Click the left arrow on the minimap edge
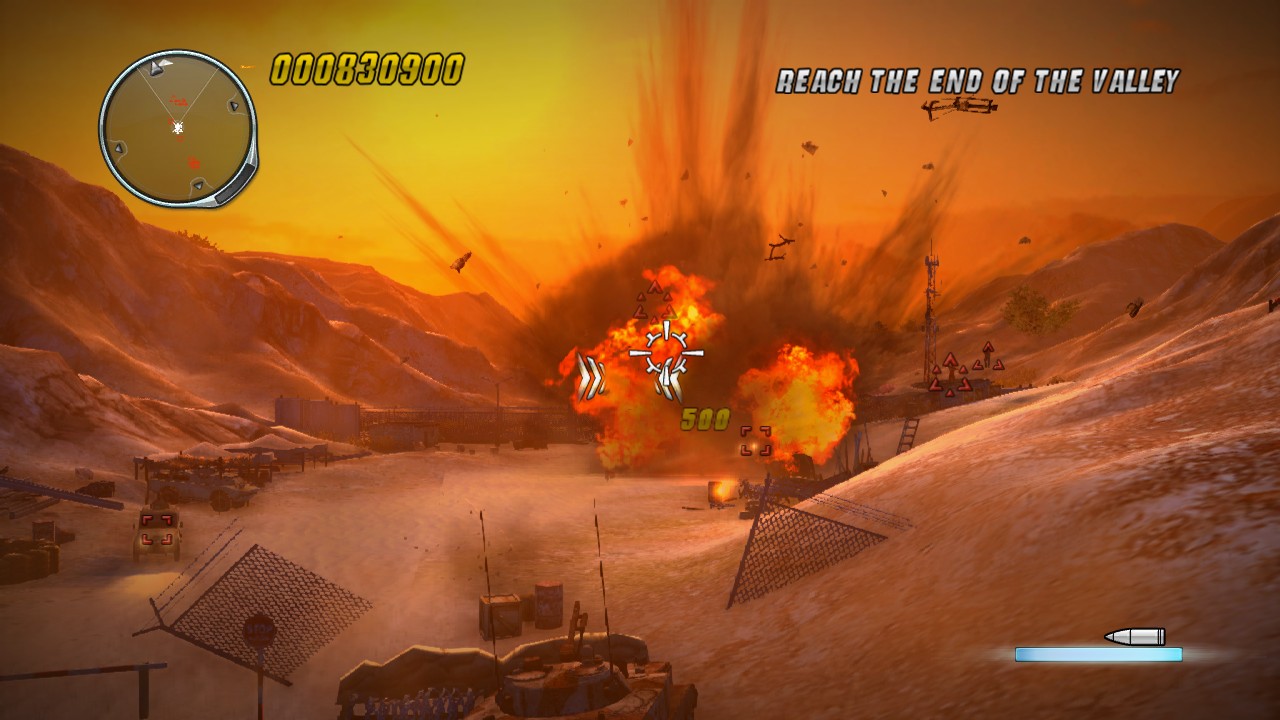Image resolution: width=1280 pixels, height=720 pixels. pos(117,149)
